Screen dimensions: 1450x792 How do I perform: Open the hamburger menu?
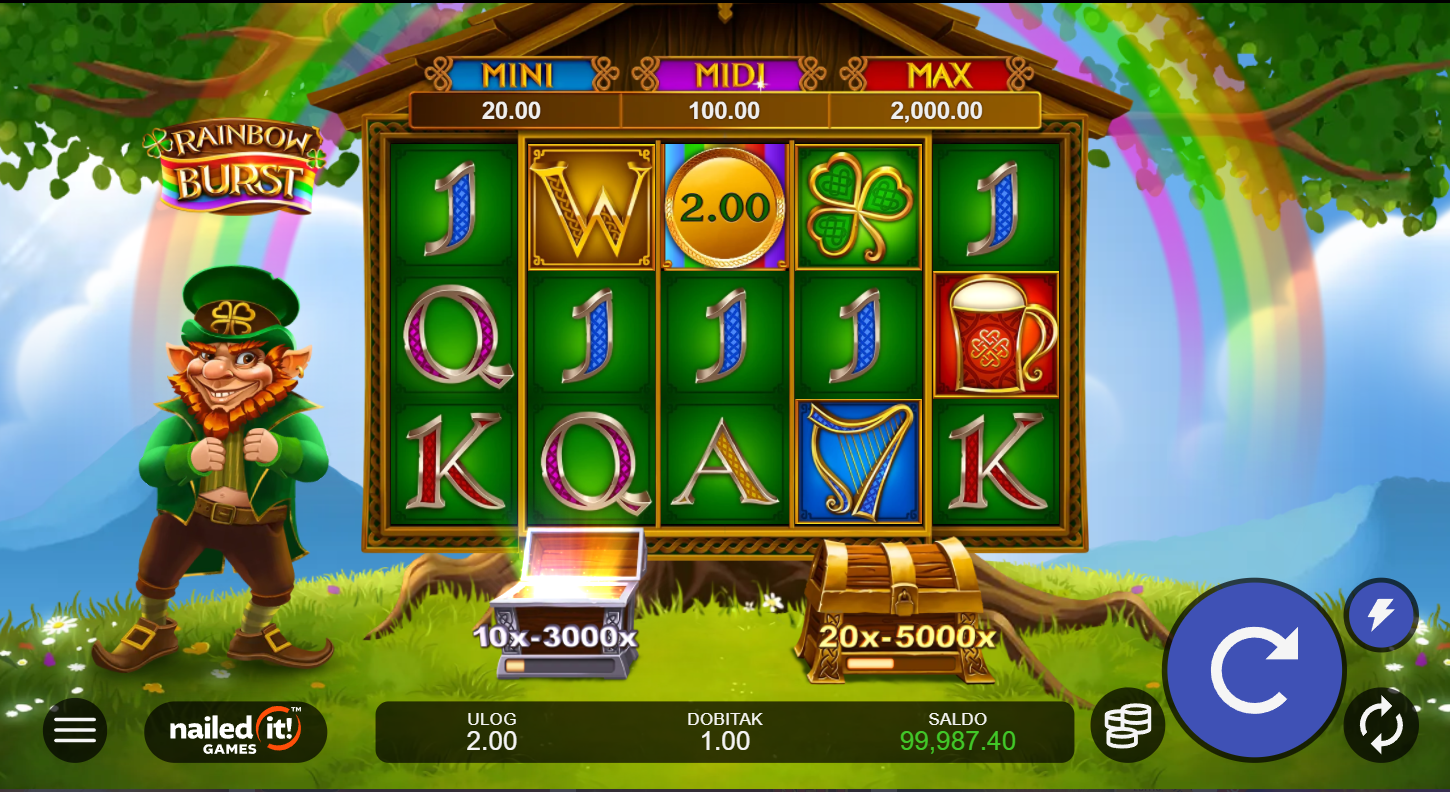point(75,730)
